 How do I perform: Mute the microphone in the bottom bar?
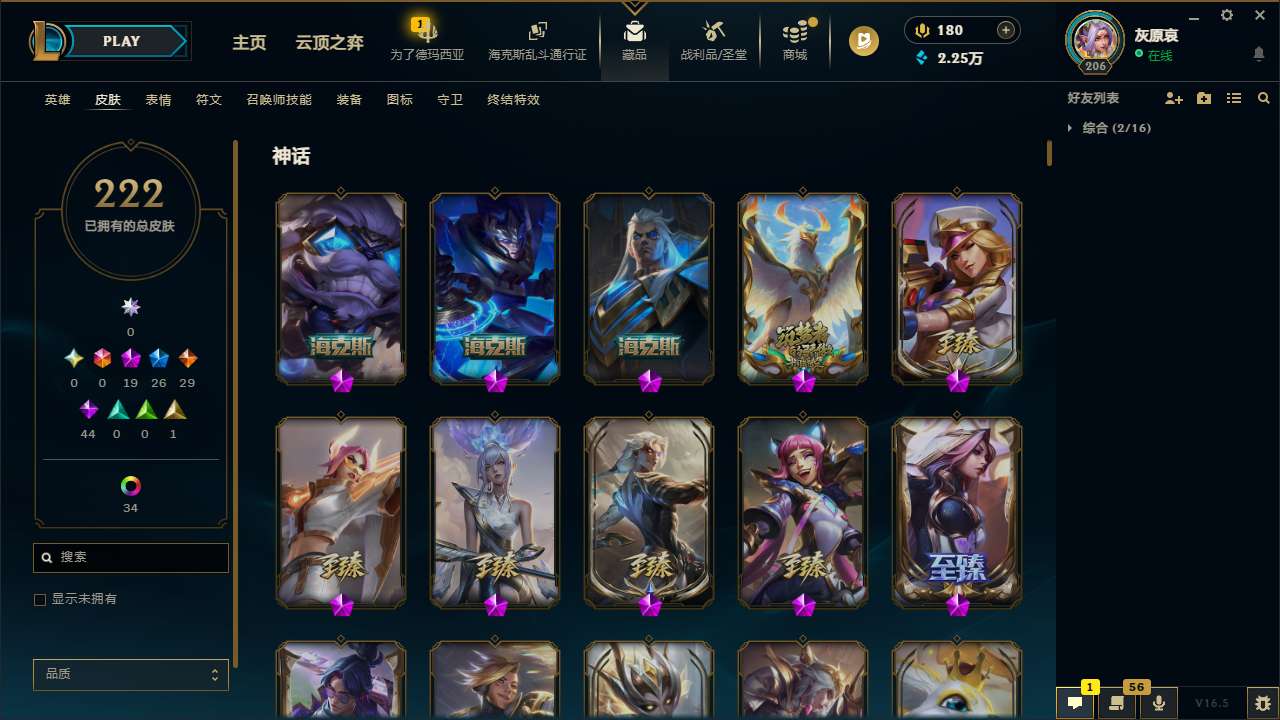pyautogui.click(x=1159, y=701)
